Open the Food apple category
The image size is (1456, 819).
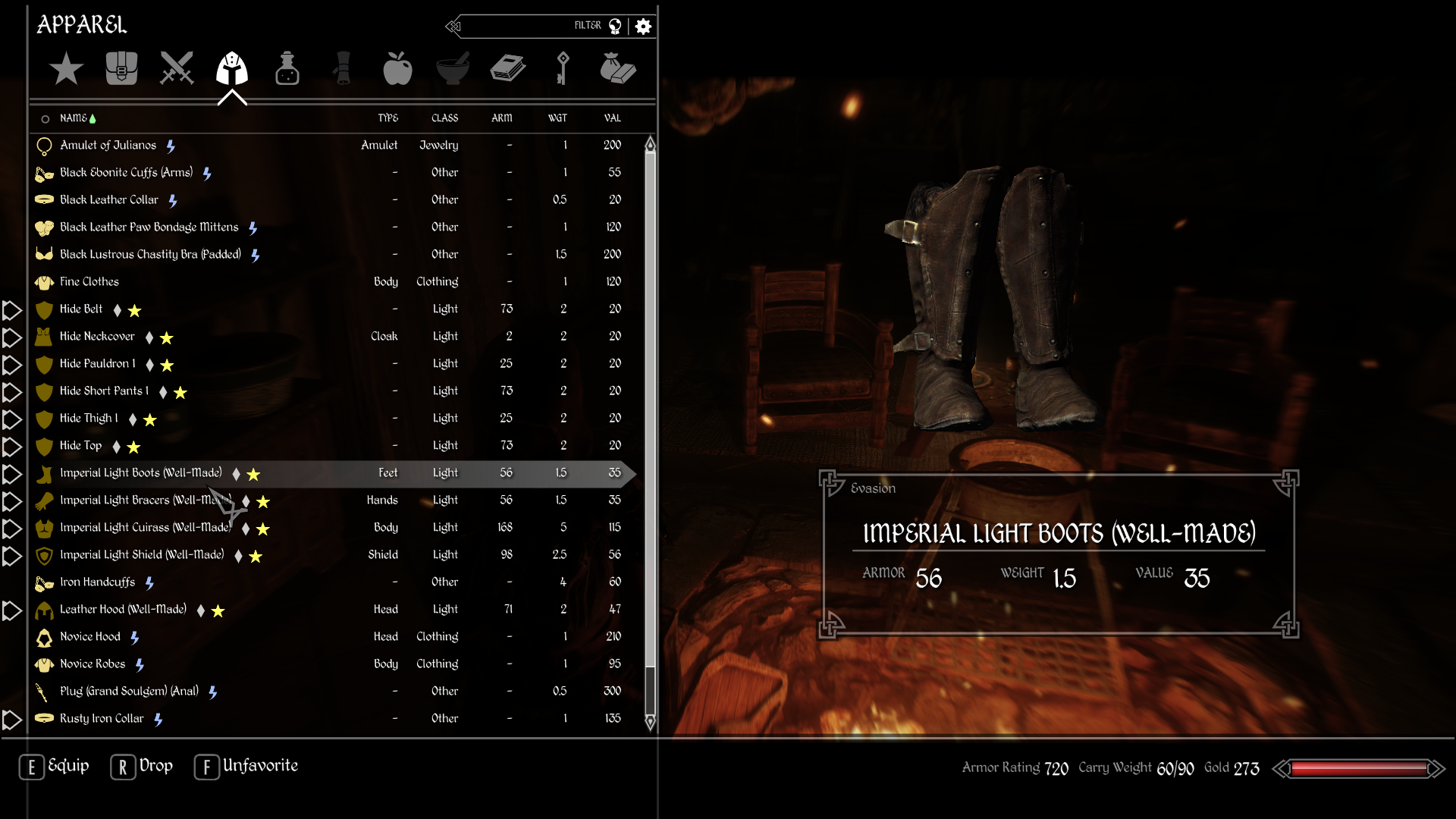(x=397, y=68)
